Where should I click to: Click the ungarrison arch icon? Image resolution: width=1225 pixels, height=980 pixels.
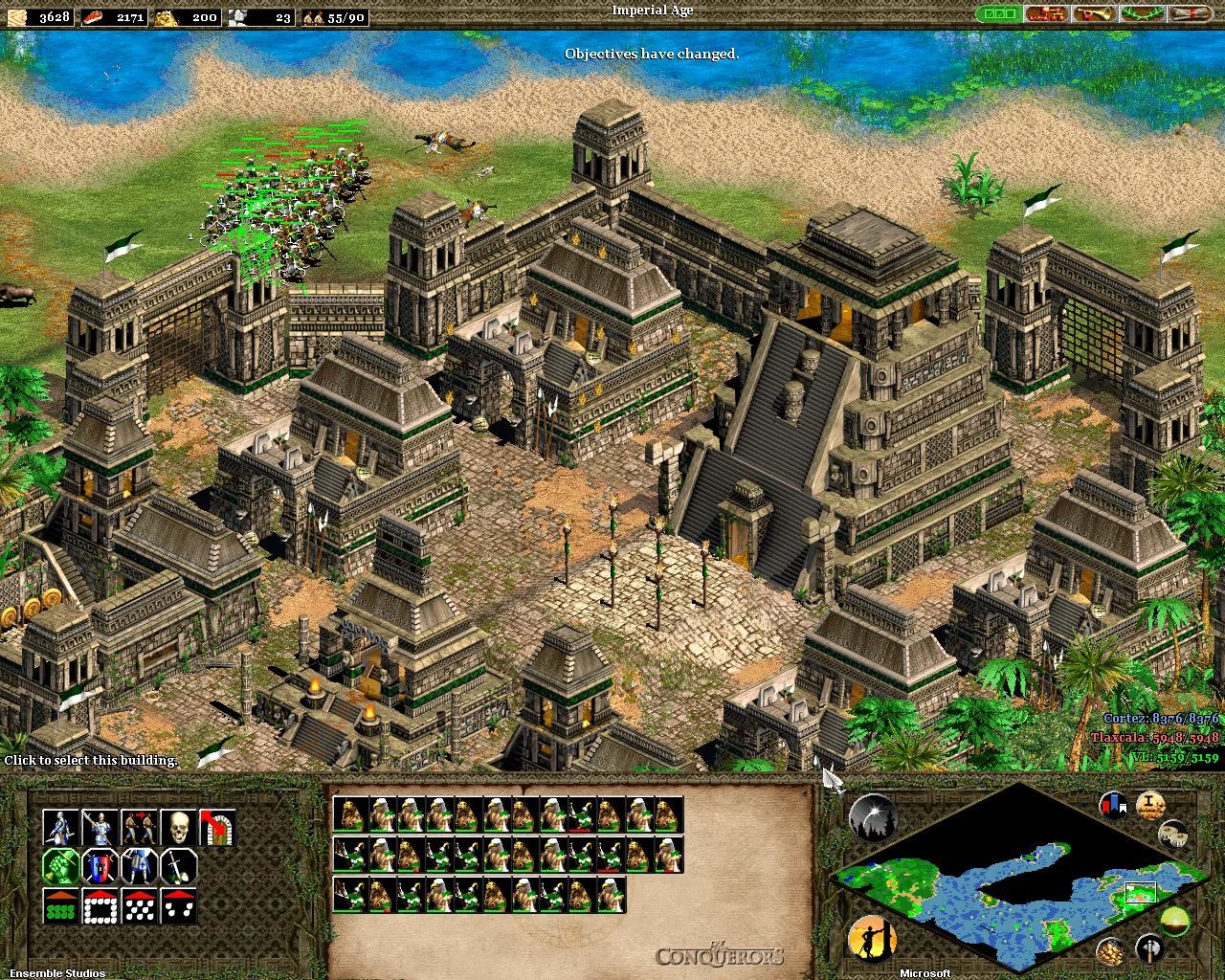pos(217,827)
